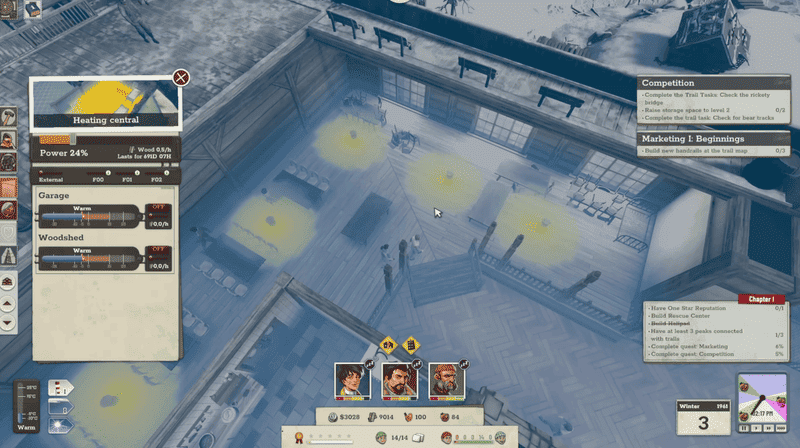This screenshot has height=448, width=800.
Task: Close the Heating central panel
Action: point(181,78)
